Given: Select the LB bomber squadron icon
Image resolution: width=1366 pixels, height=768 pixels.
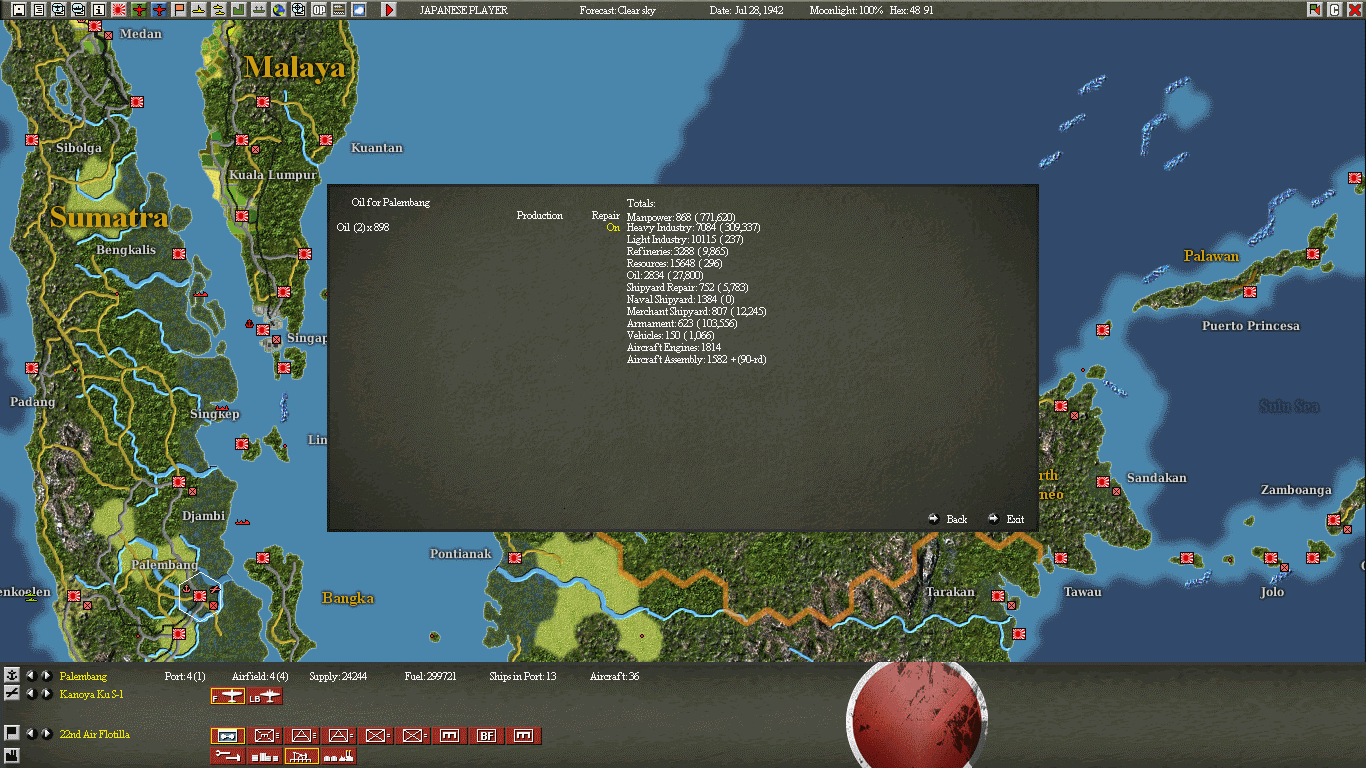Looking at the screenshot, I should click(x=265, y=697).
